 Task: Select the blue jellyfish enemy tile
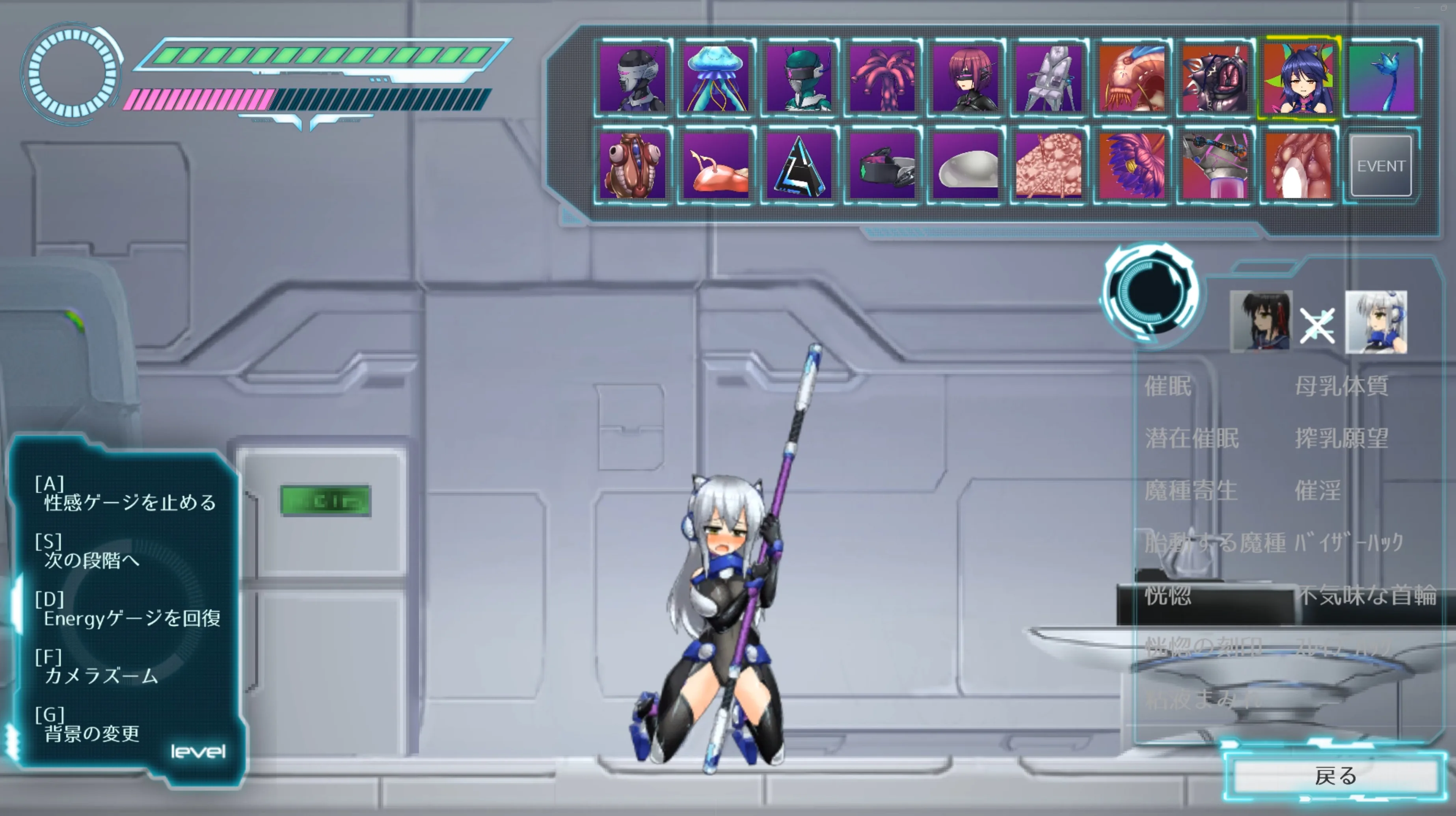(715, 79)
